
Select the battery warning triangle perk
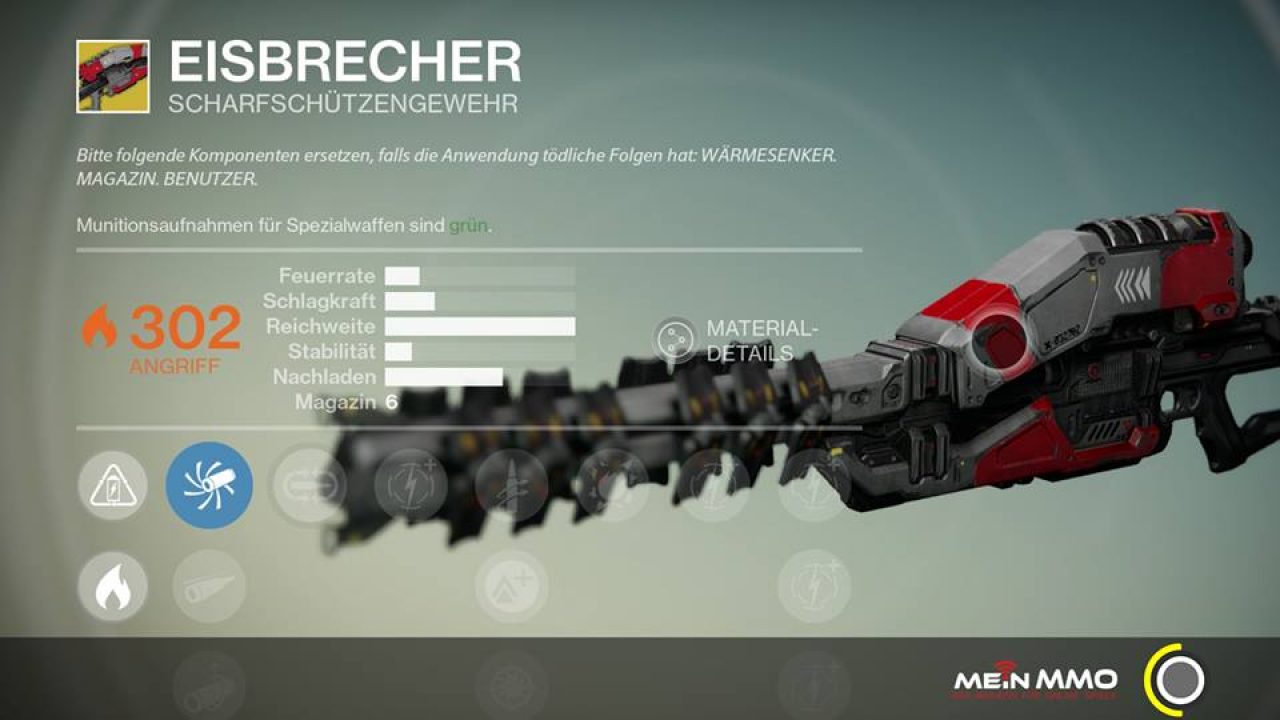[113, 486]
